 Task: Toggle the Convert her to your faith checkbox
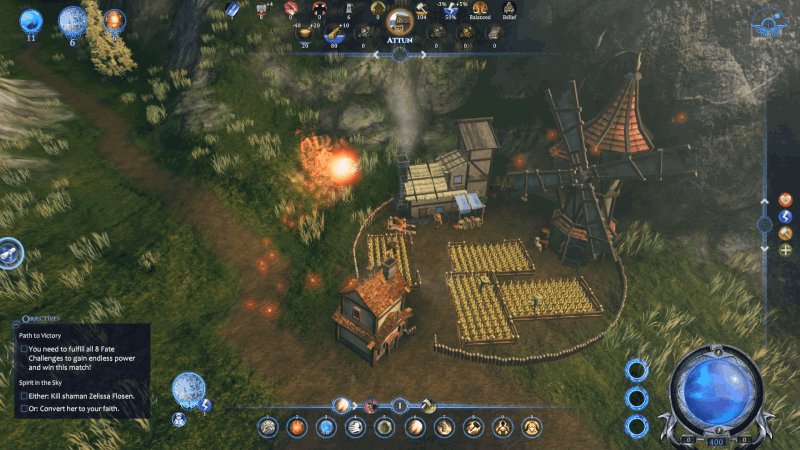point(24,409)
